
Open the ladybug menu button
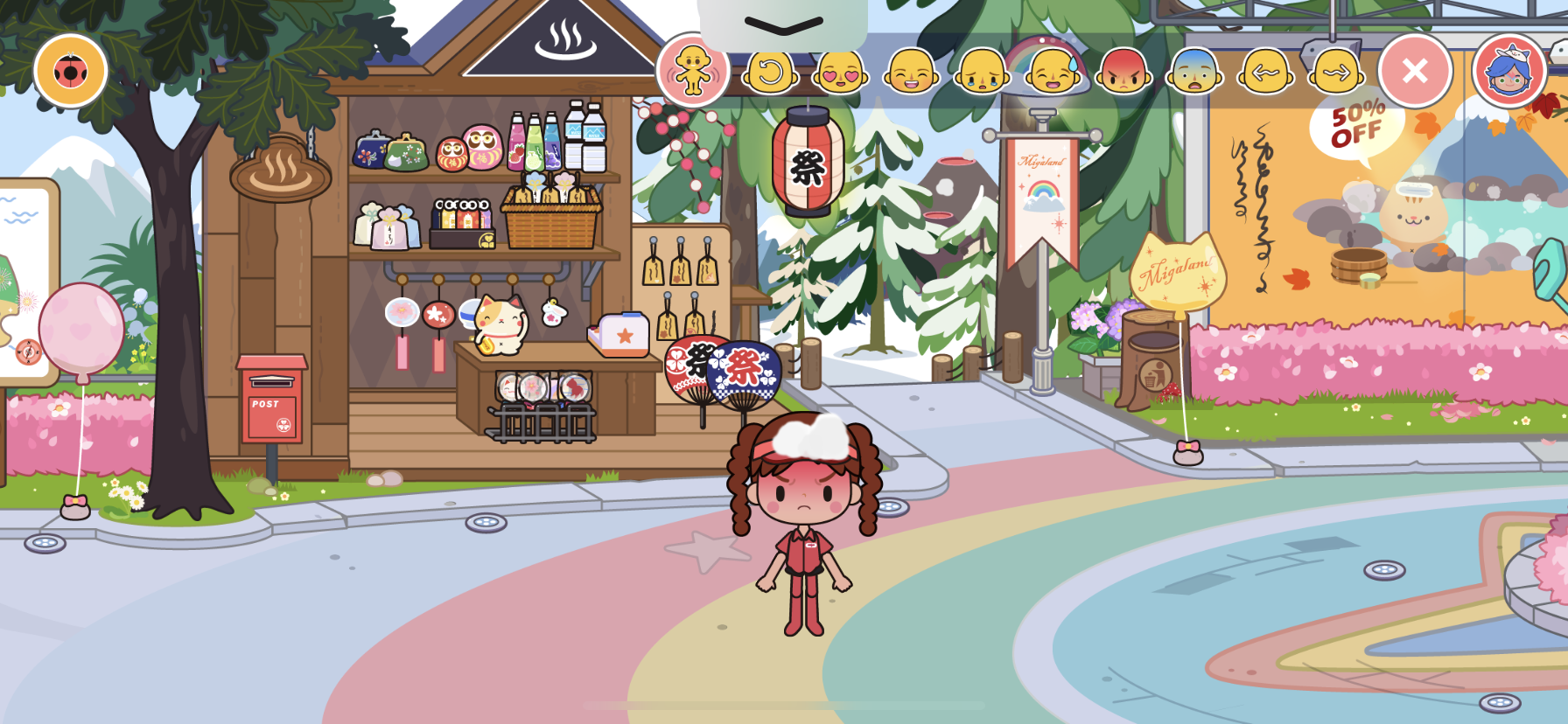pyautogui.click(x=71, y=71)
